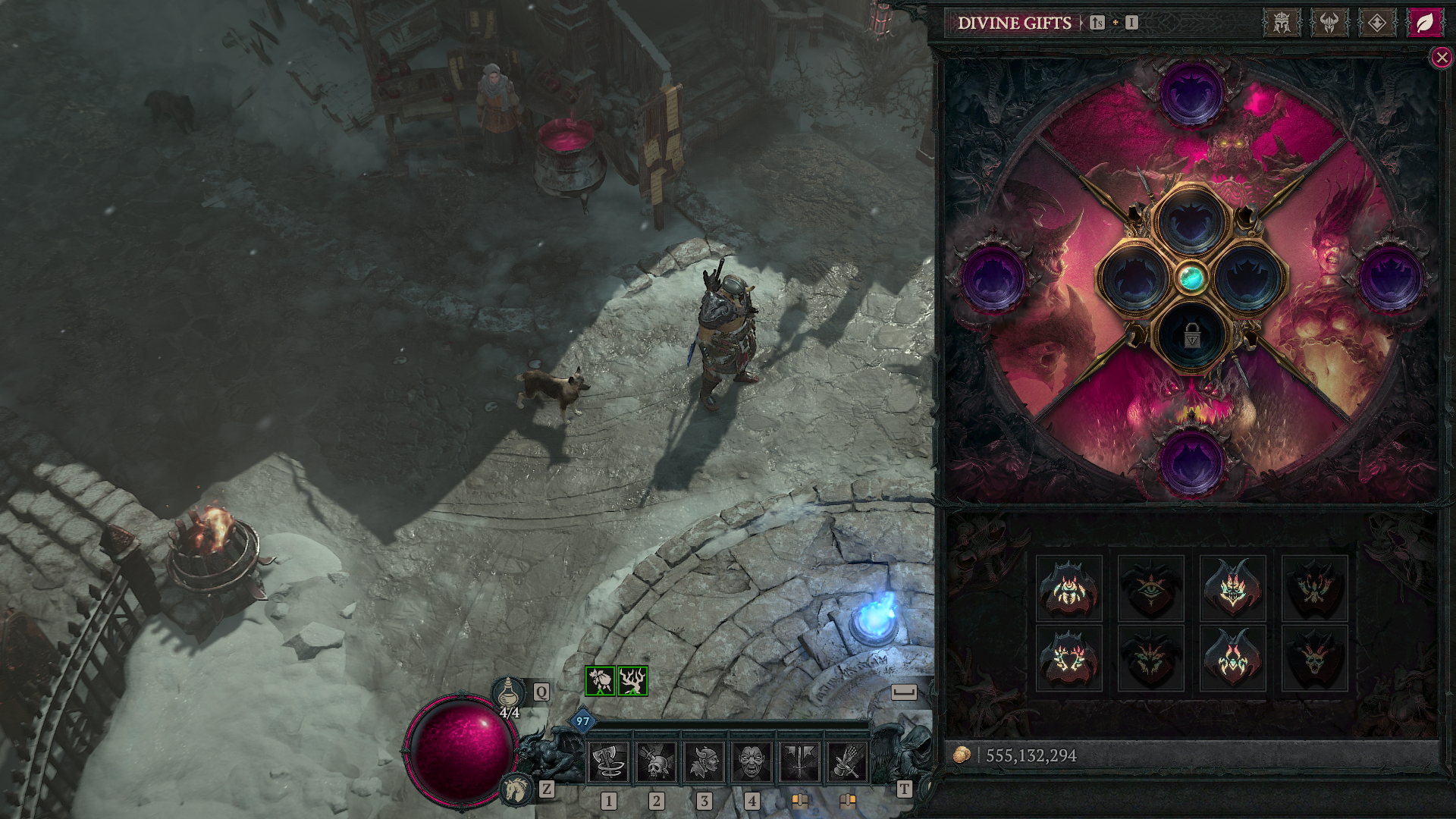Inspect the green bare tree buff icon

click(x=632, y=681)
